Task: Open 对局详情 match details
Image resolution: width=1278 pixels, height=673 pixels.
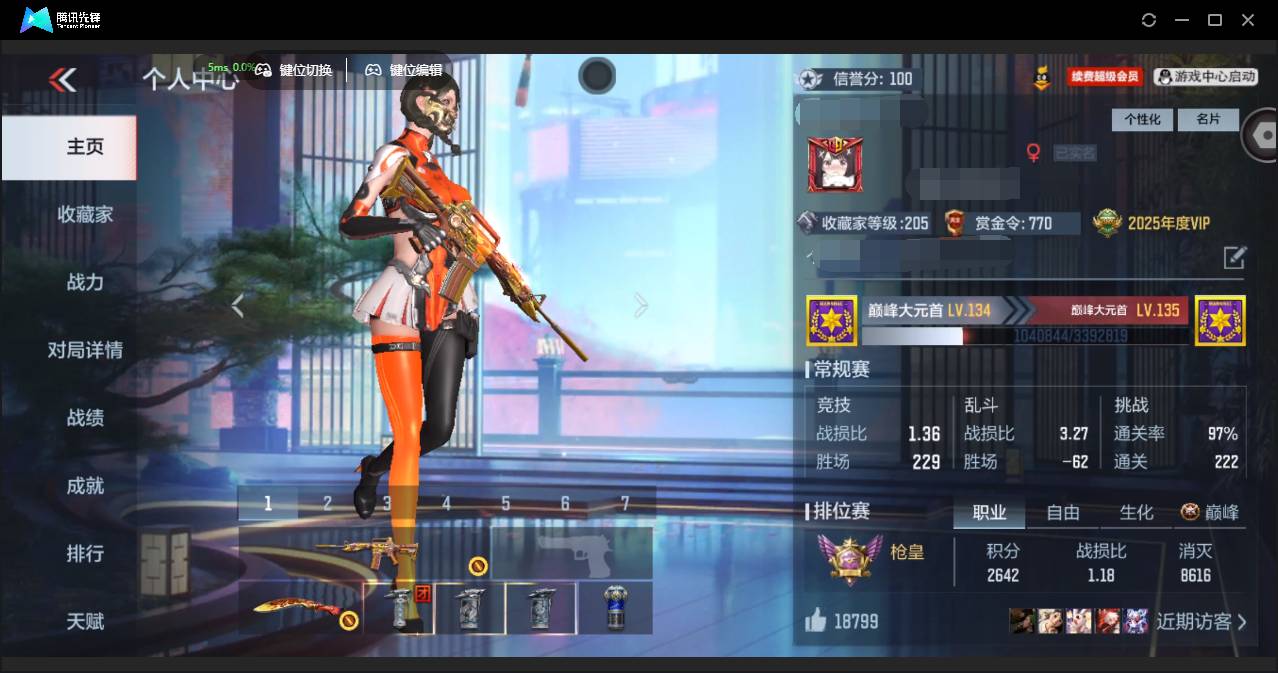Action: (85, 350)
